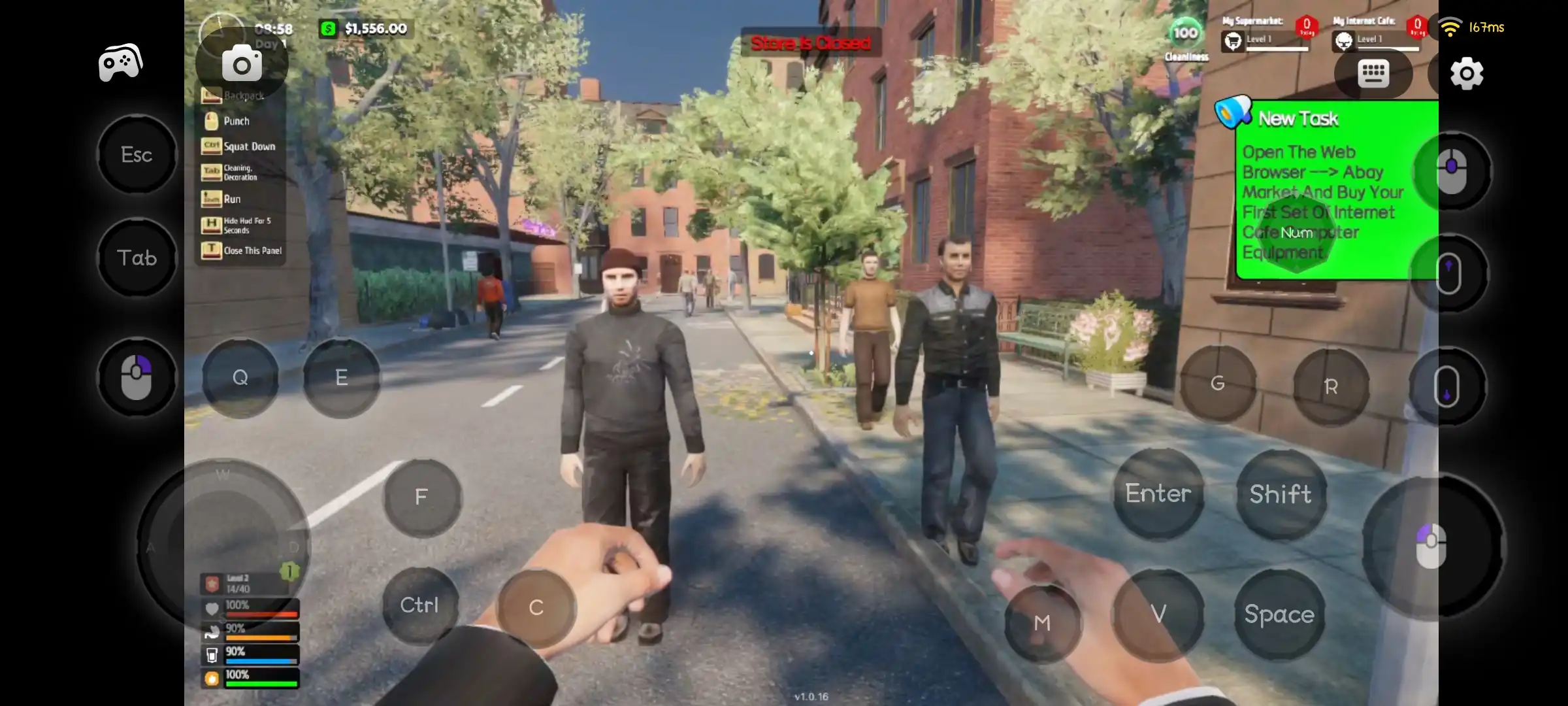Open the gear settings menu
Image resolution: width=1568 pixels, height=706 pixels.
click(x=1467, y=73)
